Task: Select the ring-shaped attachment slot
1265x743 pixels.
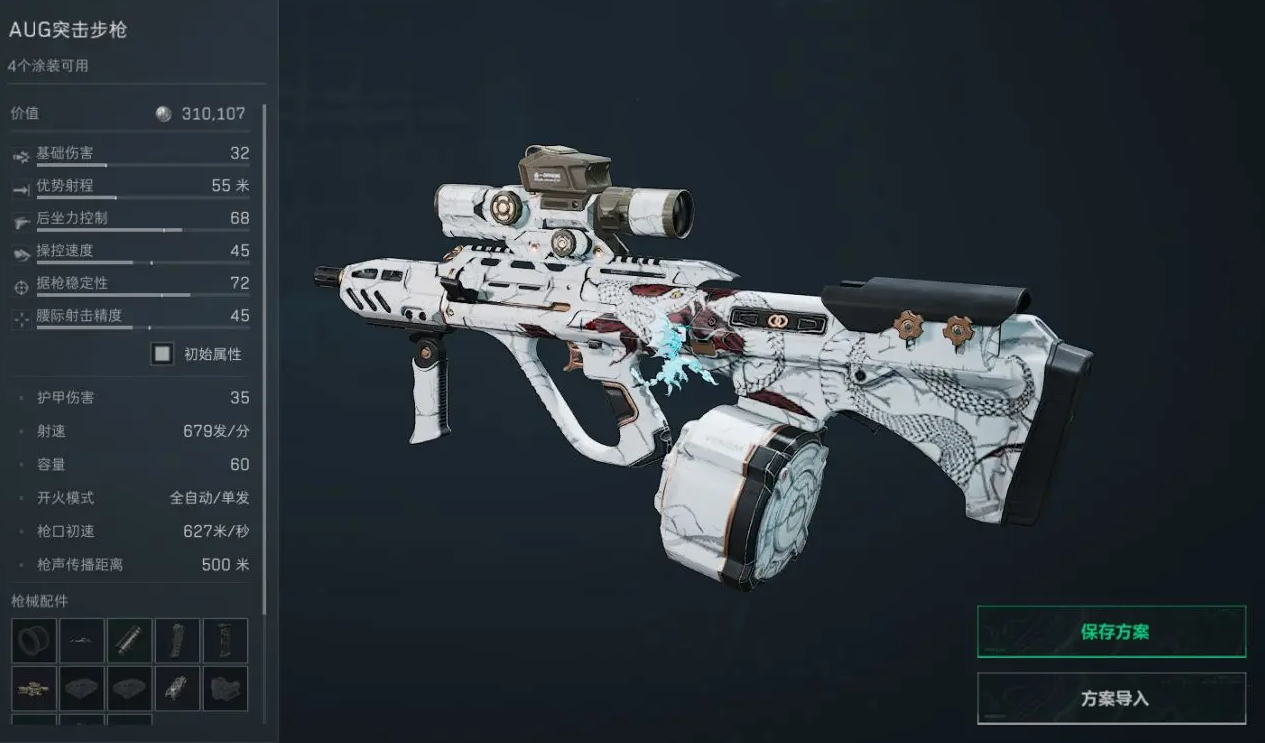Action: pos(34,641)
